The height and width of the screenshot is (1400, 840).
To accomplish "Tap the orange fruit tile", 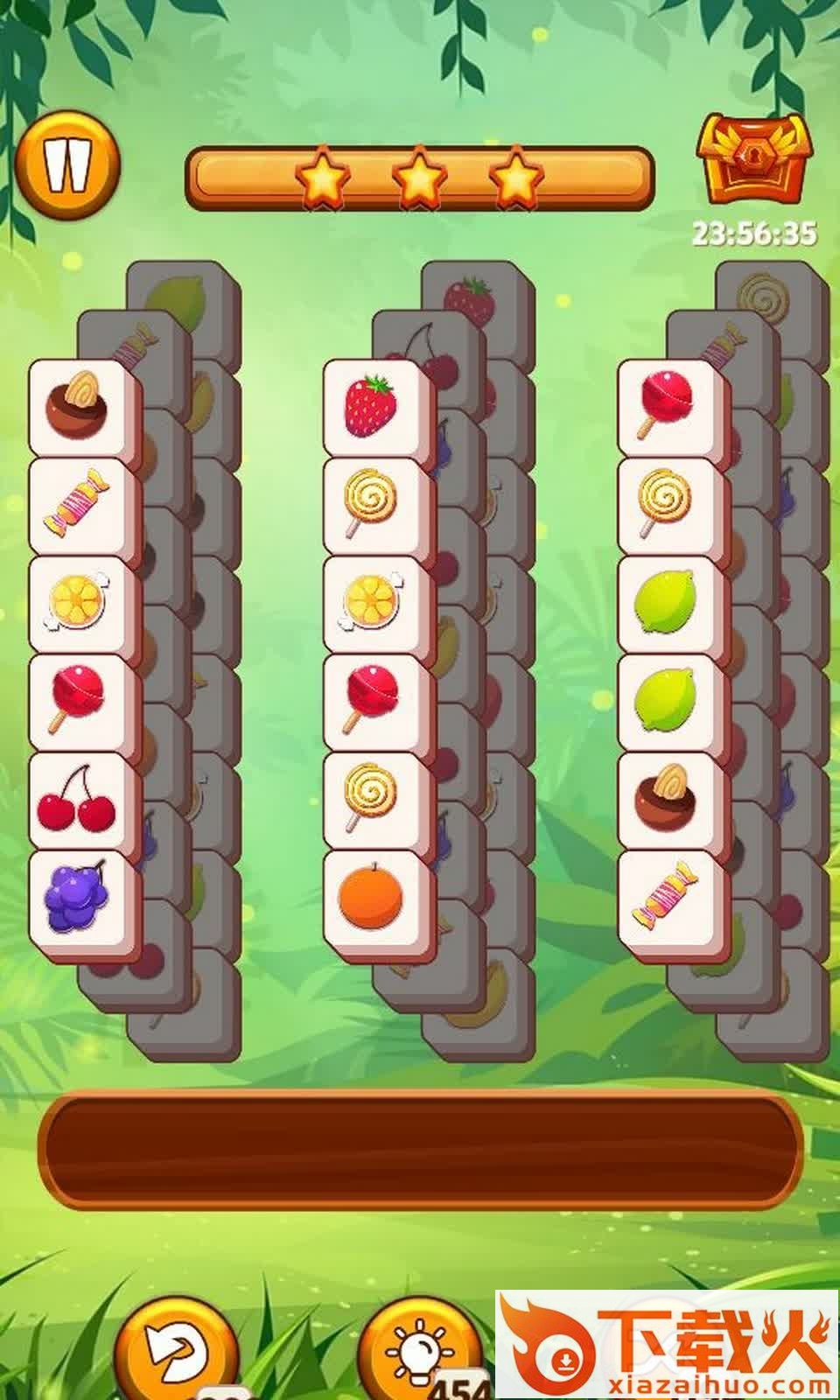I will 372,899.
